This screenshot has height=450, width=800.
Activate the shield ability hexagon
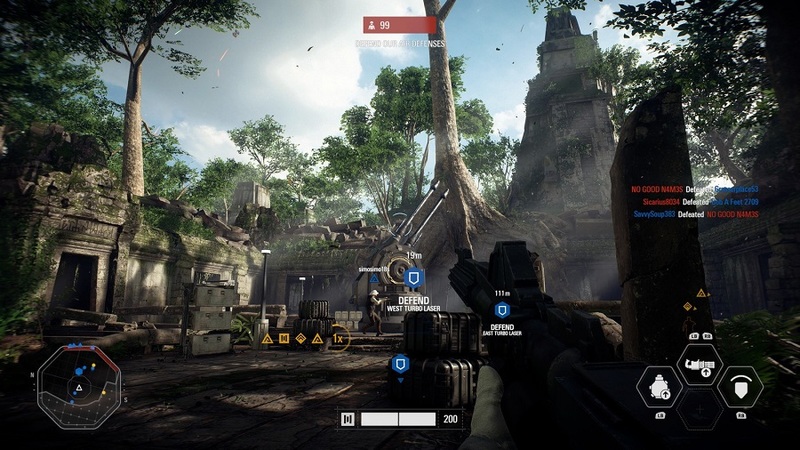(740, 387)
